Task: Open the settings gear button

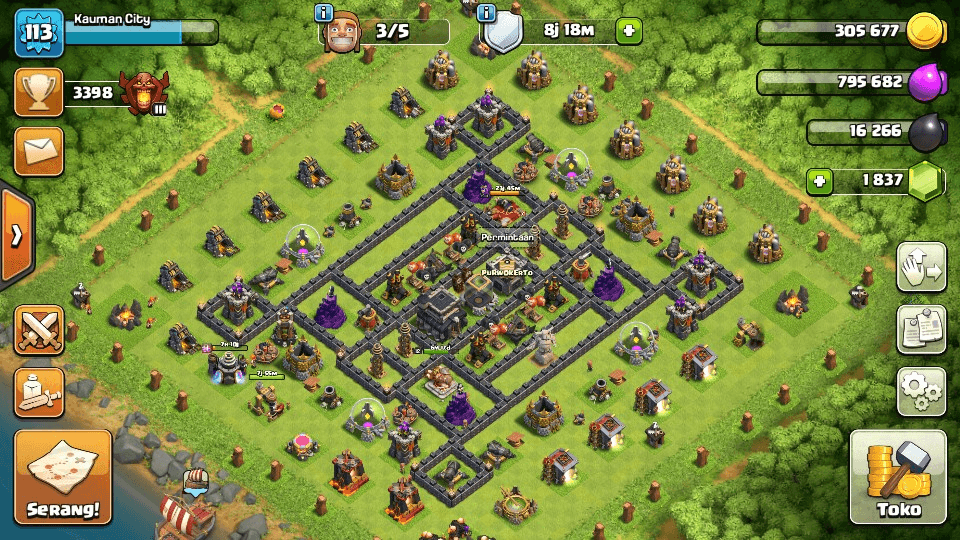Action: [920, 391]
